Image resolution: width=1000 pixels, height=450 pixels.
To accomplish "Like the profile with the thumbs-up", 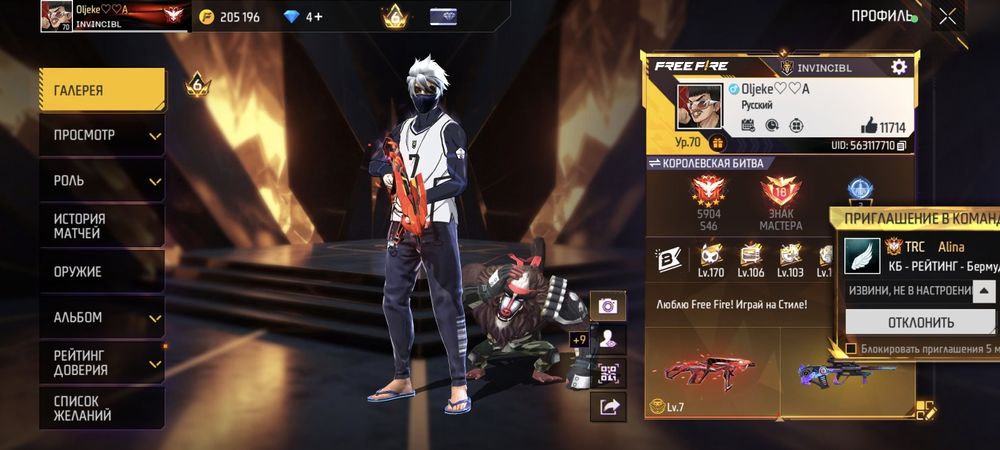I will point(868,127).
